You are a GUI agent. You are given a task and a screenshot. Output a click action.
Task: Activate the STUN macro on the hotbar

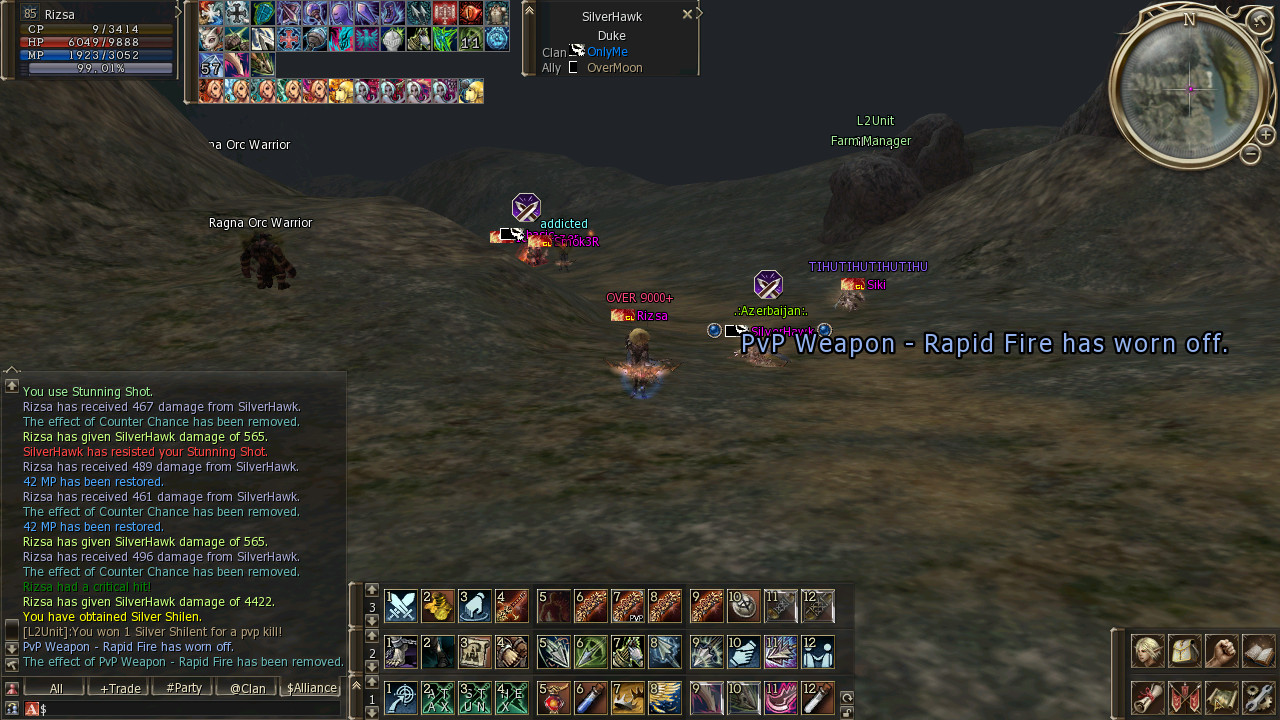475,698
